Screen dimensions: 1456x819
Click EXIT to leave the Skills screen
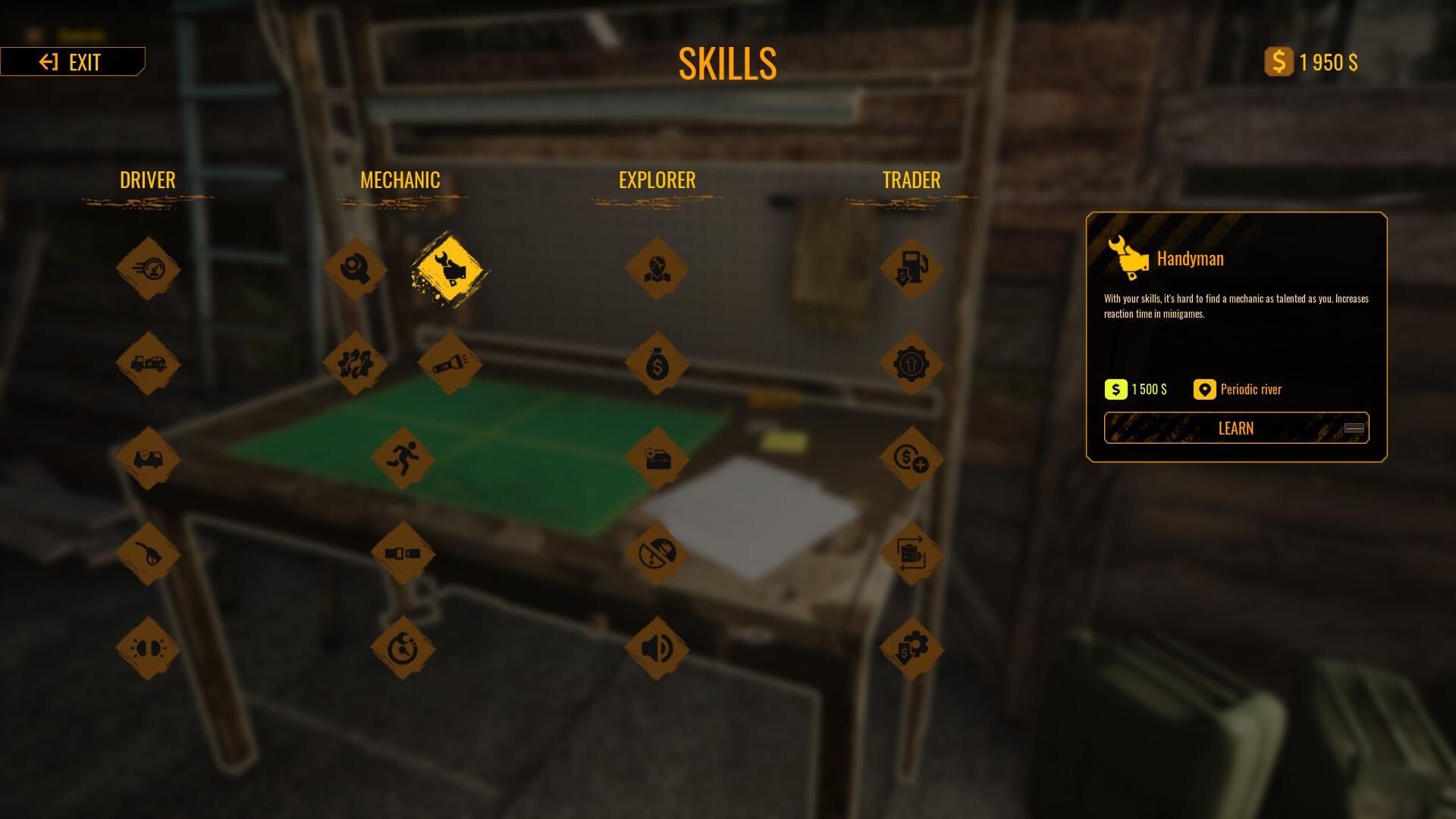(73, 62)
